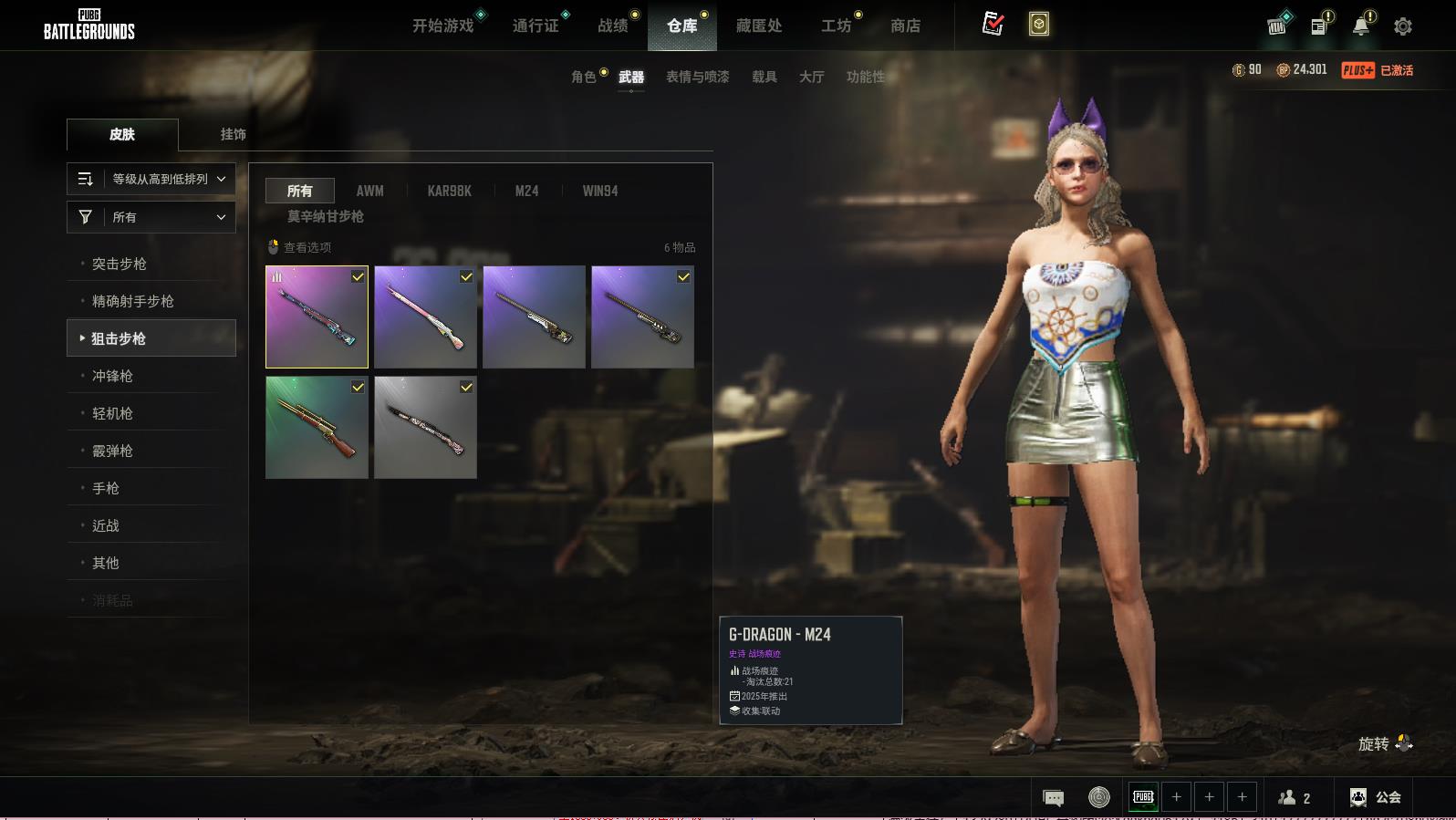Open the chat bubble icon
Viewport: 1456px width, 820px height.
point(1053,798)
